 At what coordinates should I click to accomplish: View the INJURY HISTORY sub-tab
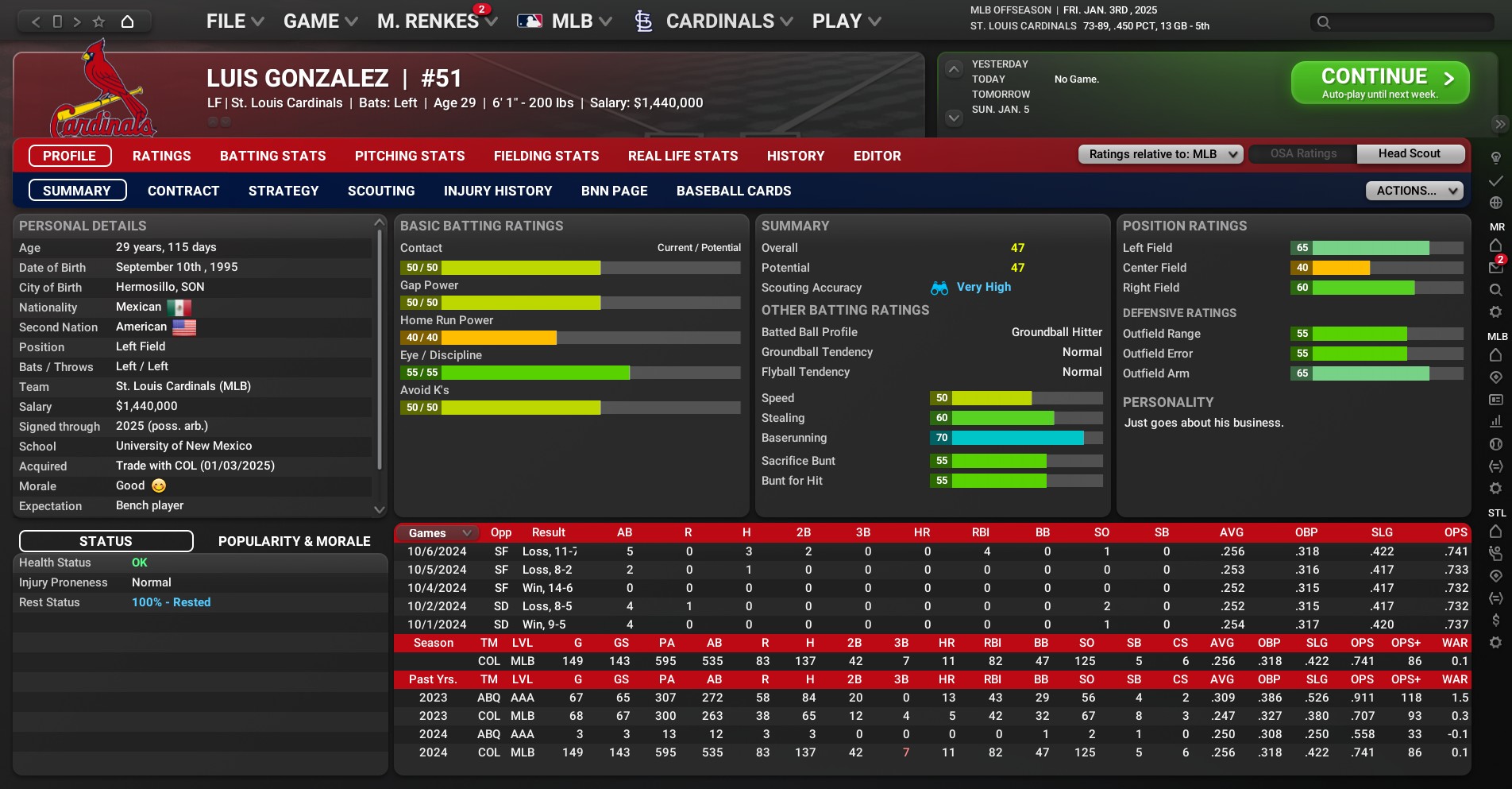[x=497, y=191]
